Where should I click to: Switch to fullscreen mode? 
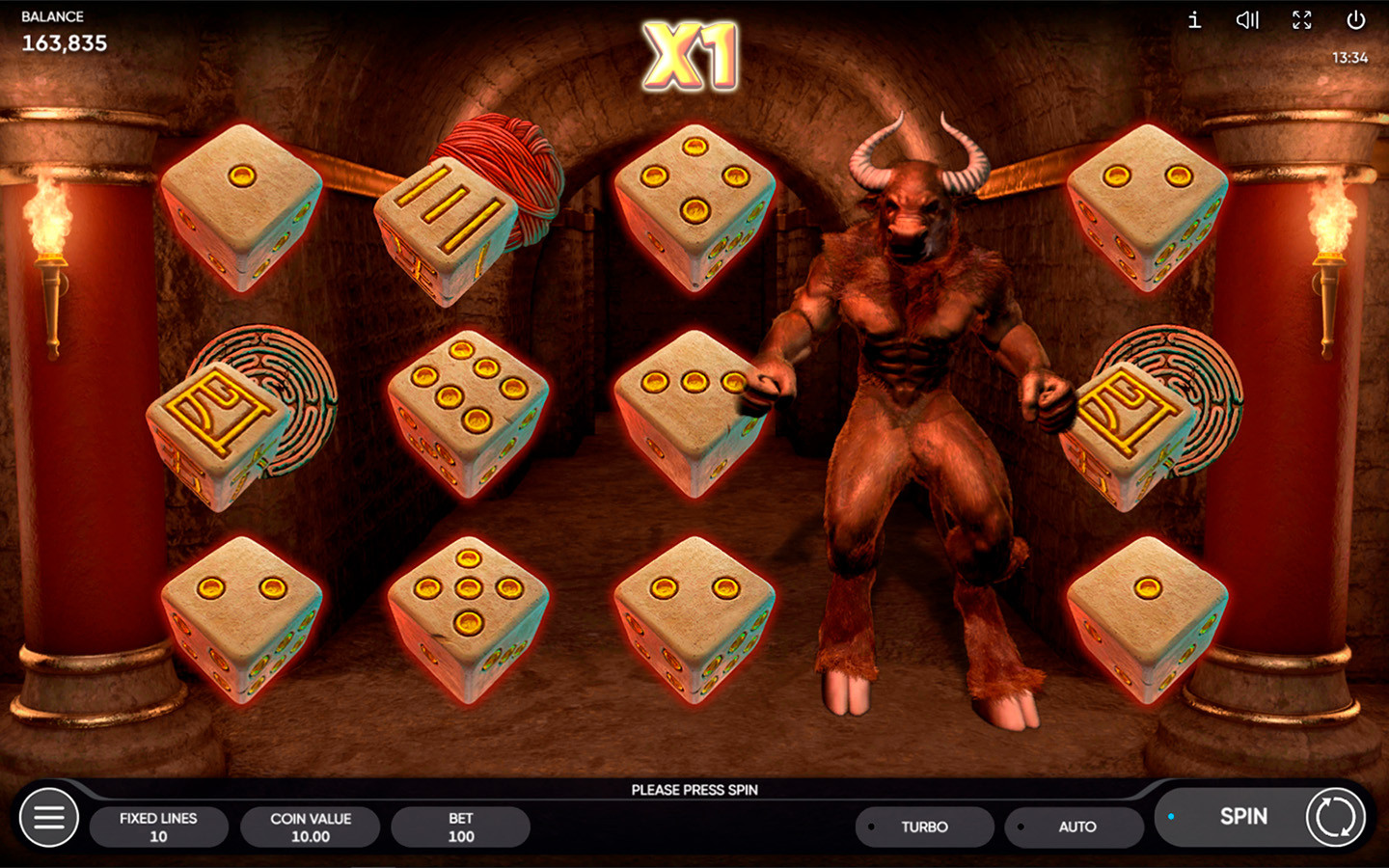click(x=1302, y=20)
